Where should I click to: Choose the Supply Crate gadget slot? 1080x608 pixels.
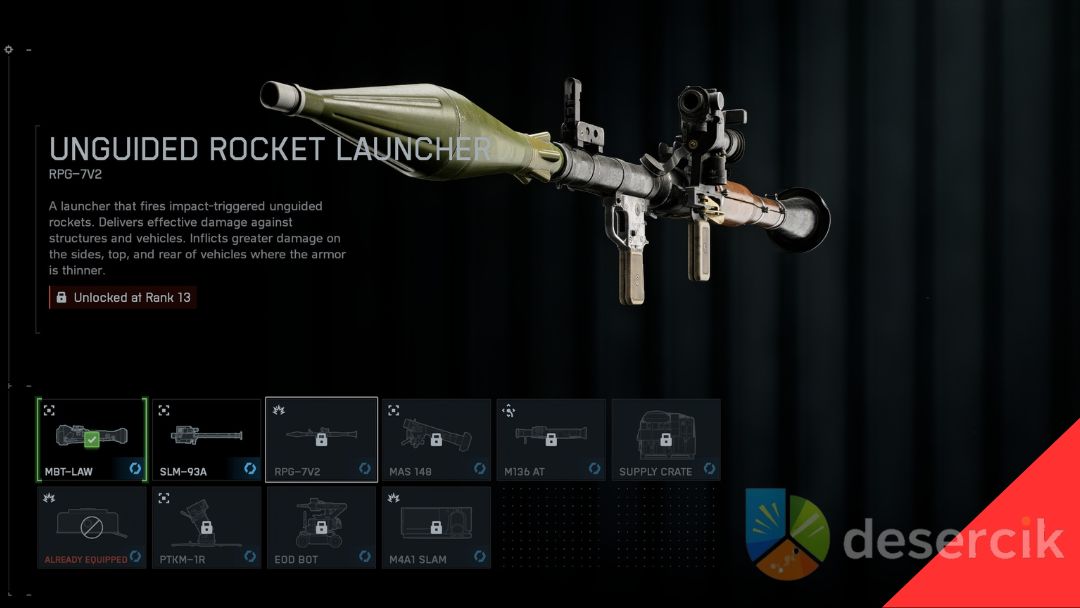coord(666,440)
